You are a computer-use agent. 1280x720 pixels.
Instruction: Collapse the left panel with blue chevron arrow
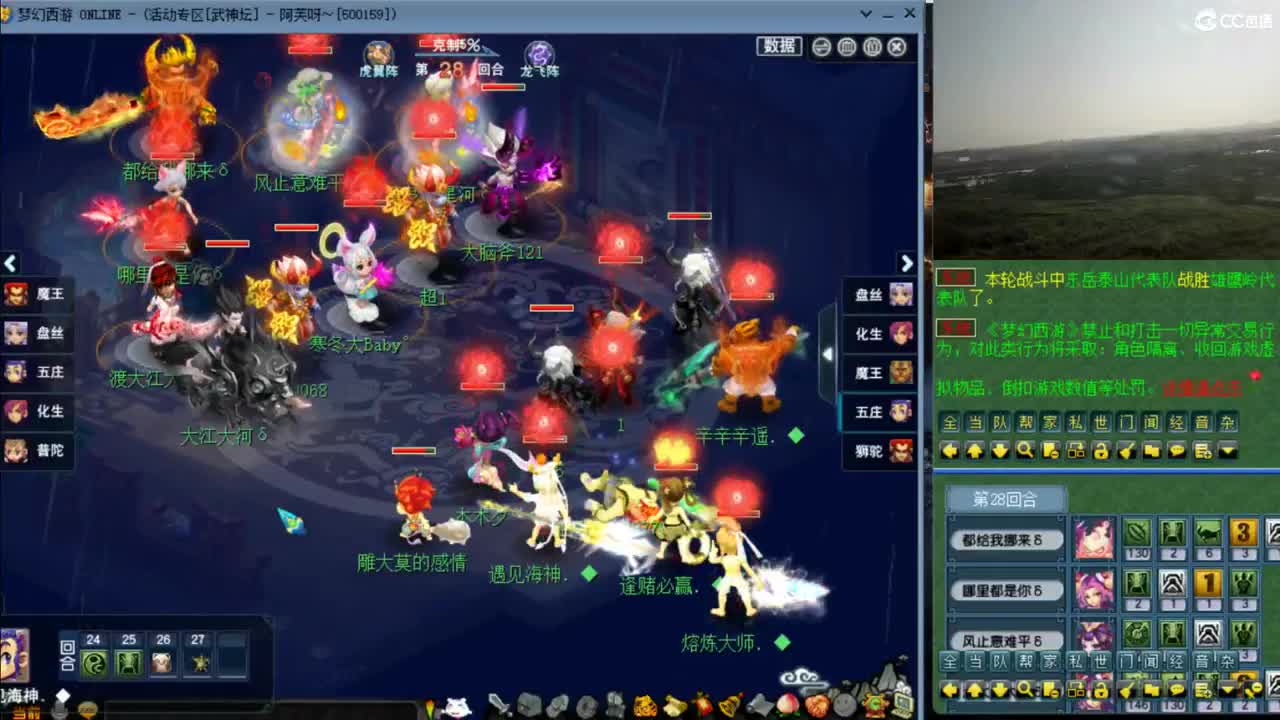[x=9, y=263]
